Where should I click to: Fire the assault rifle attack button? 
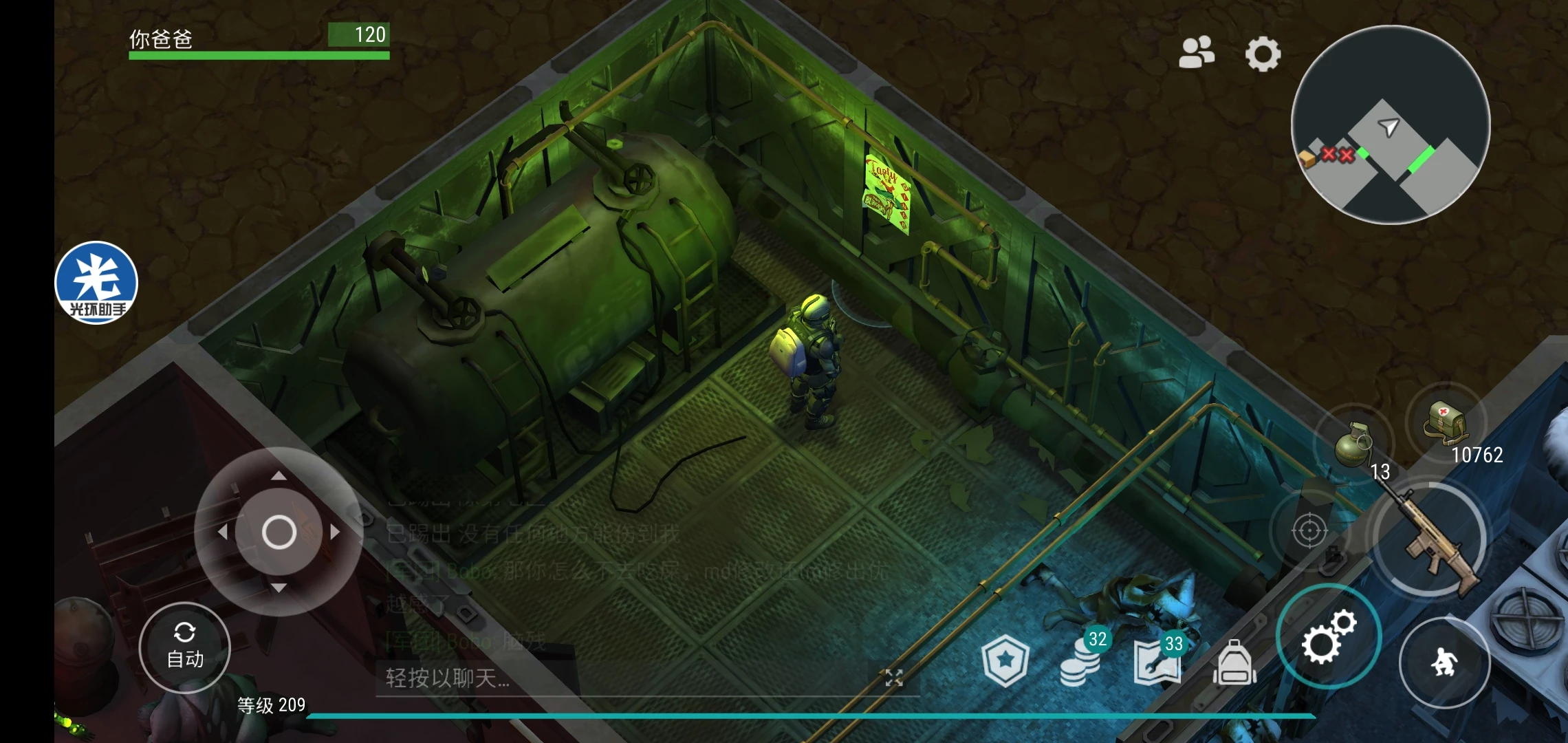(1430, 540)
